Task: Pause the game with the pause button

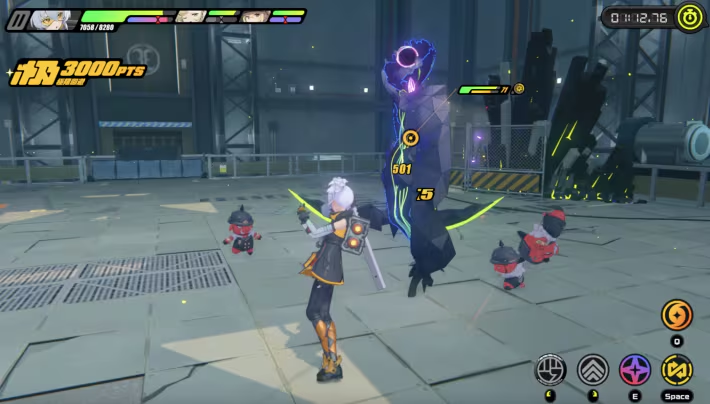Action: (17, 18)
